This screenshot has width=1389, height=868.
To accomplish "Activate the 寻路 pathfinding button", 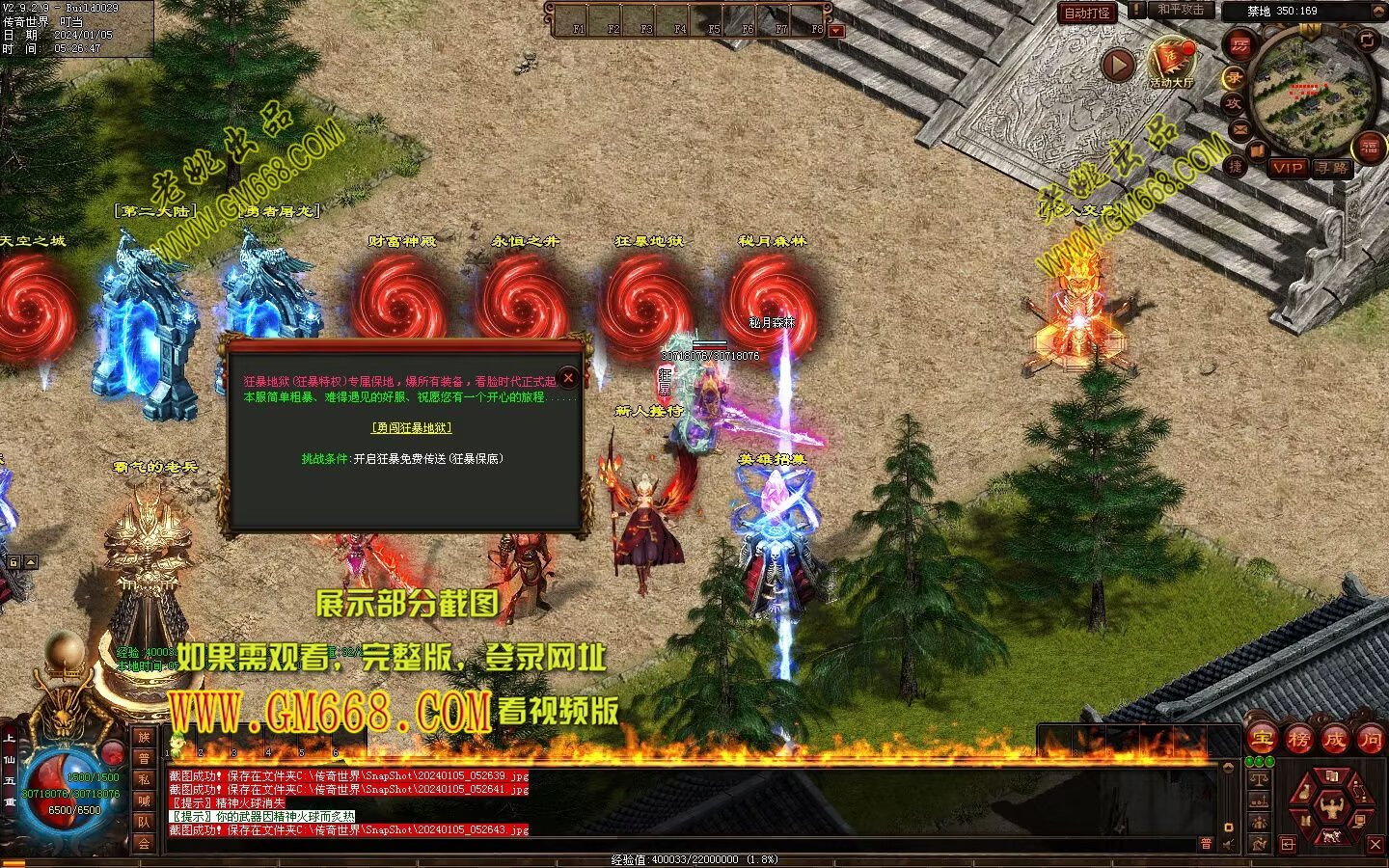I will [x=1332, y=167].
